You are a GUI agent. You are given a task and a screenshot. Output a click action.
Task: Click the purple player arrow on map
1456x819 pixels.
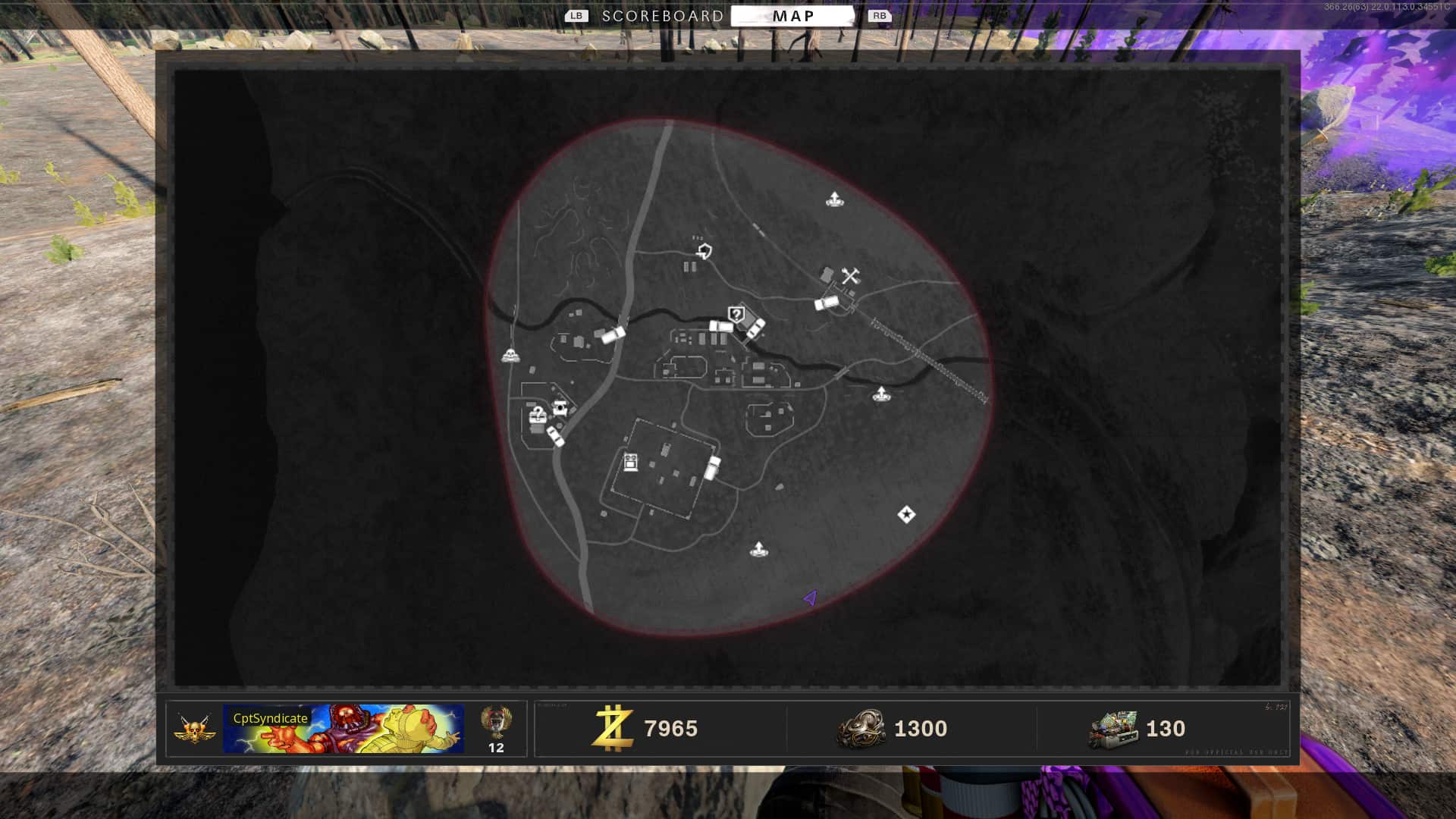click(x=811, y=598)
